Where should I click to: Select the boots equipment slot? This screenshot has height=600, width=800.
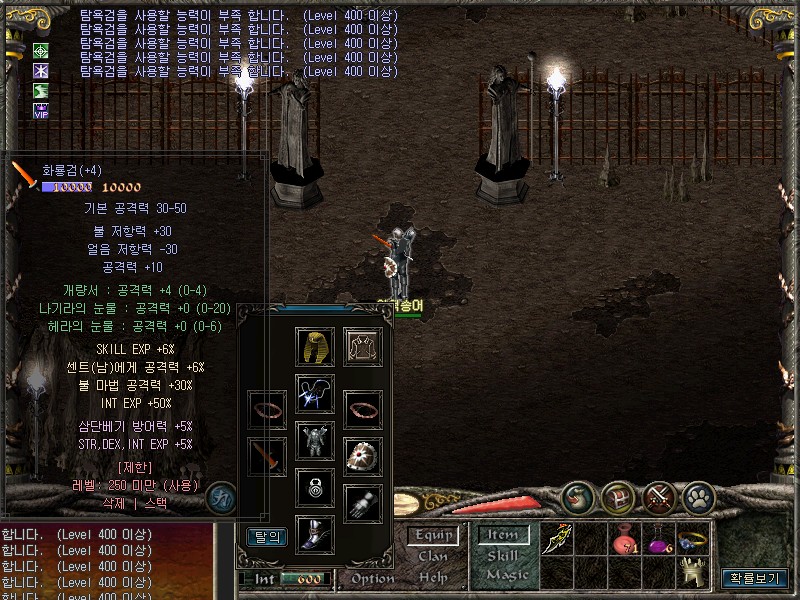tap(315, 533)
